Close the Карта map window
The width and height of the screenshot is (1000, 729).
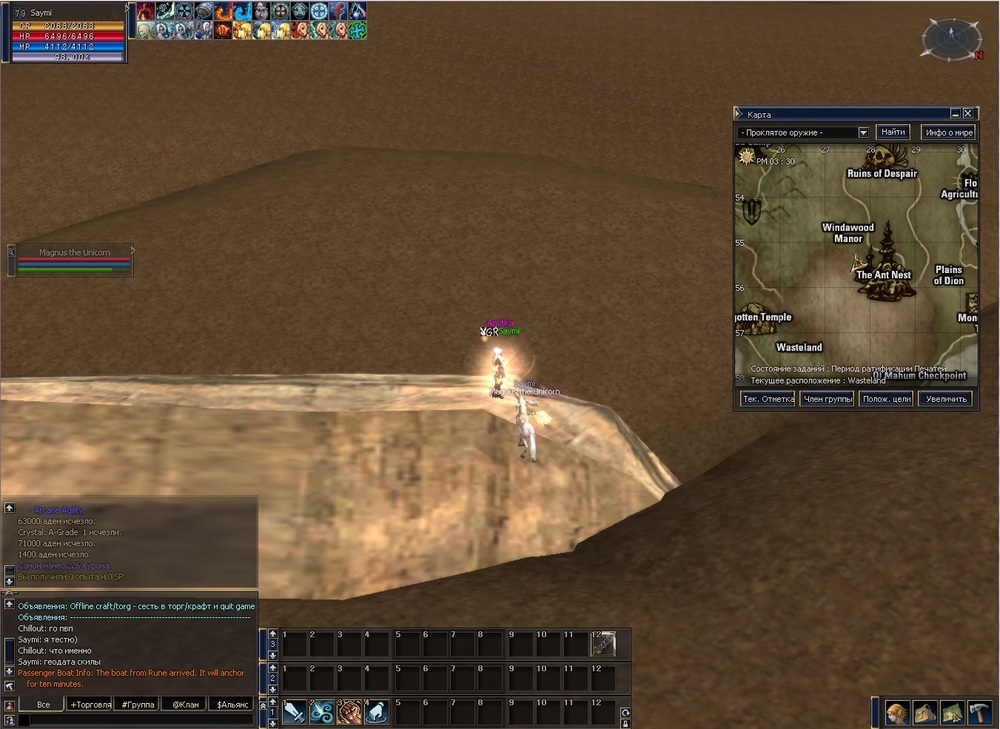pyautogui.click(x=968, y=114)
